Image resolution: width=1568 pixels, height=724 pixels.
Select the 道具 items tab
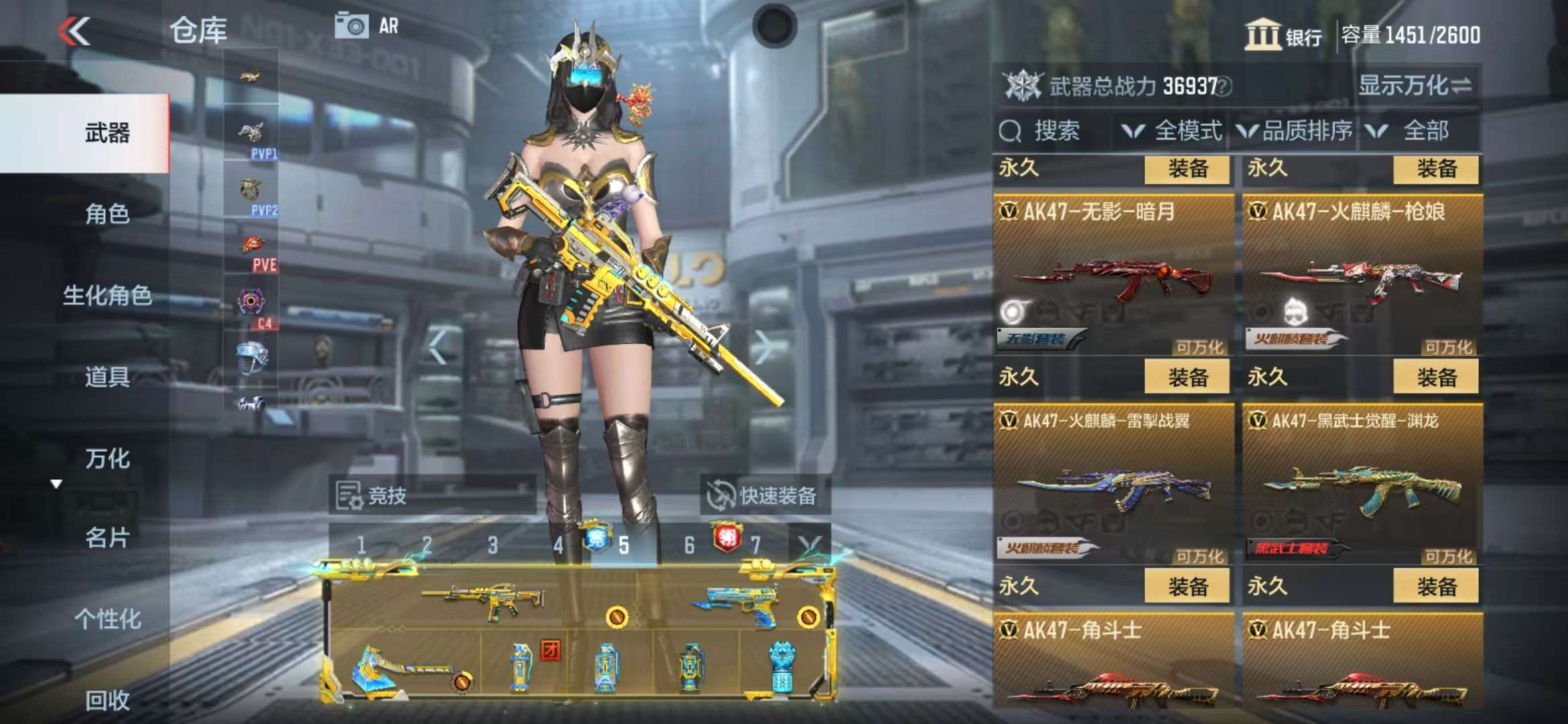click(x=107, y=377)
